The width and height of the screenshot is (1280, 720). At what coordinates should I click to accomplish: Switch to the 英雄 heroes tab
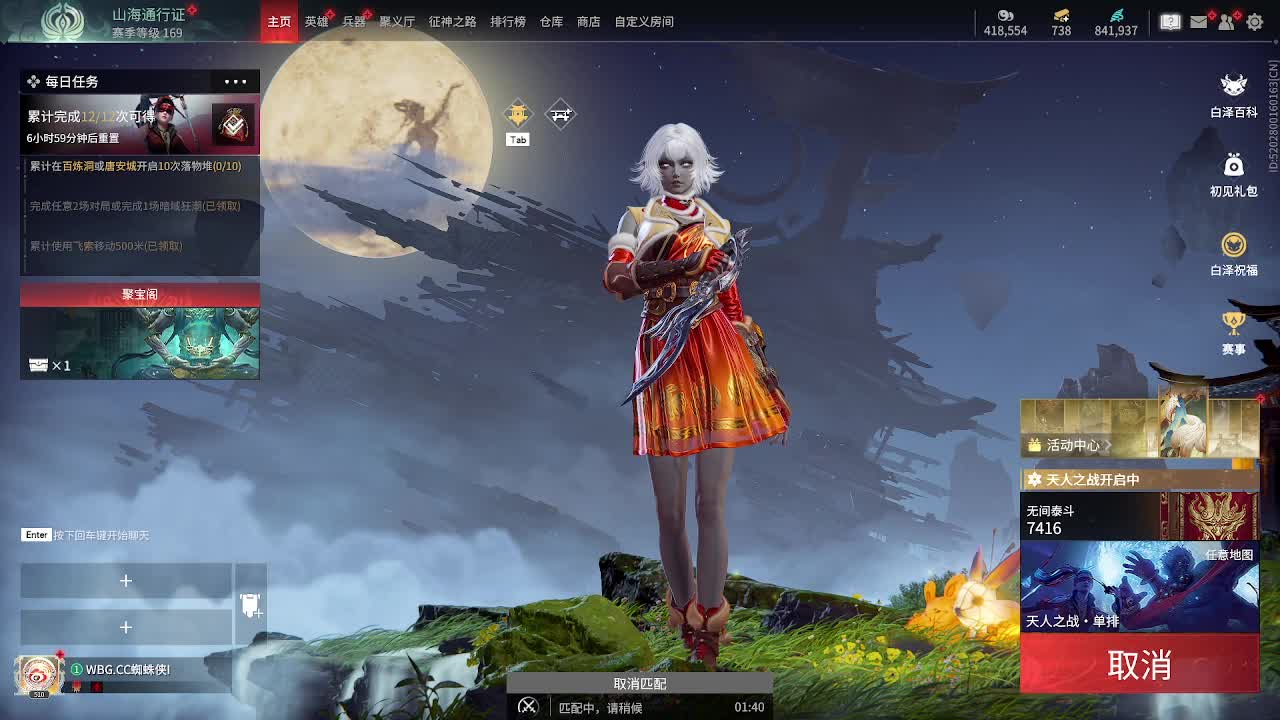(x=315, y=20)
